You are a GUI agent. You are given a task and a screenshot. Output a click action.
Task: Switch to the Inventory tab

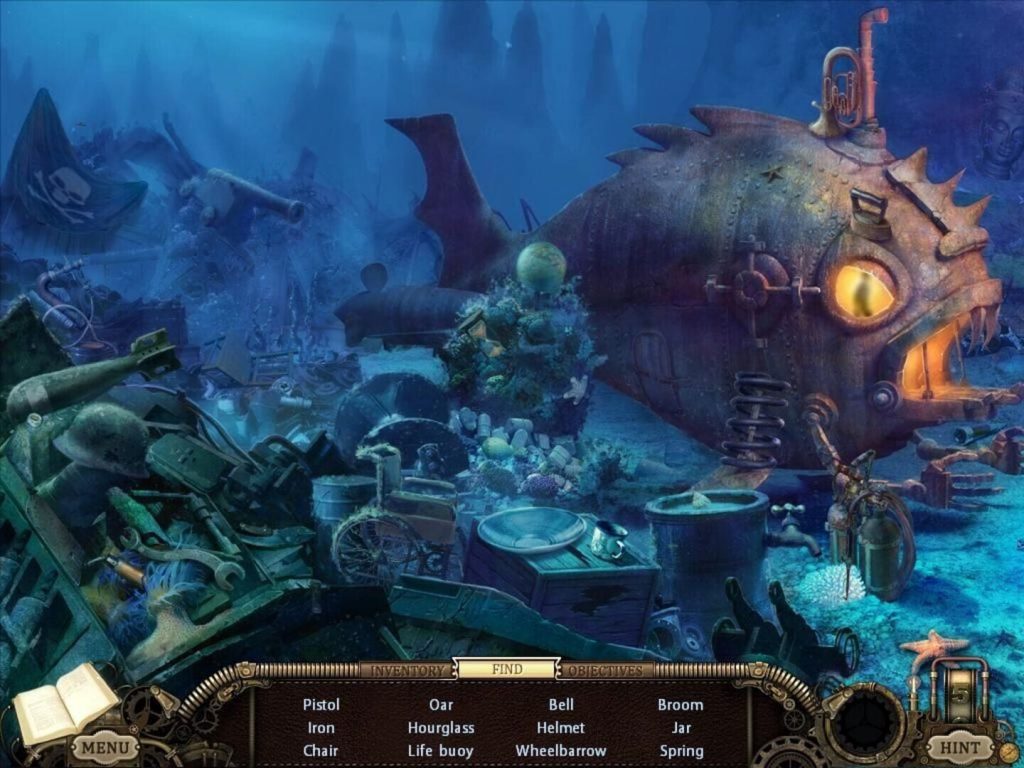click(x=406, y=670)
